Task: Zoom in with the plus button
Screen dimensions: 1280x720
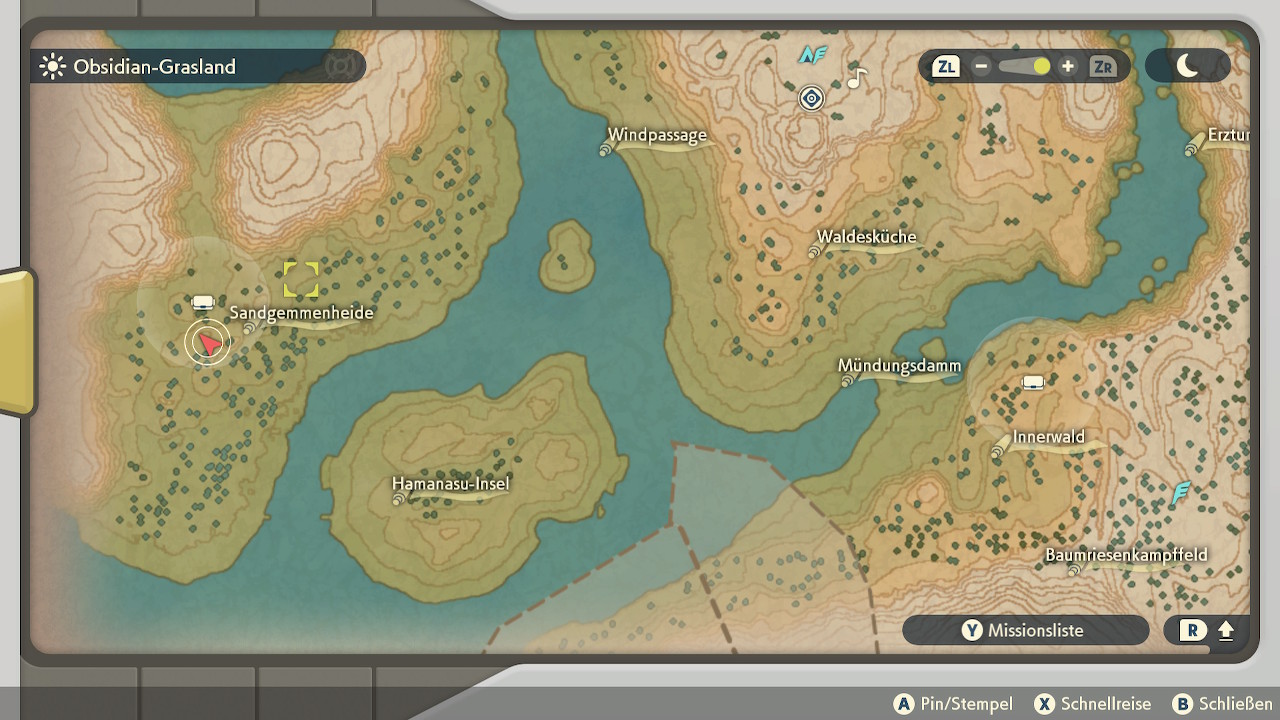Action: pyautogui.click(x=1068, y=67)
